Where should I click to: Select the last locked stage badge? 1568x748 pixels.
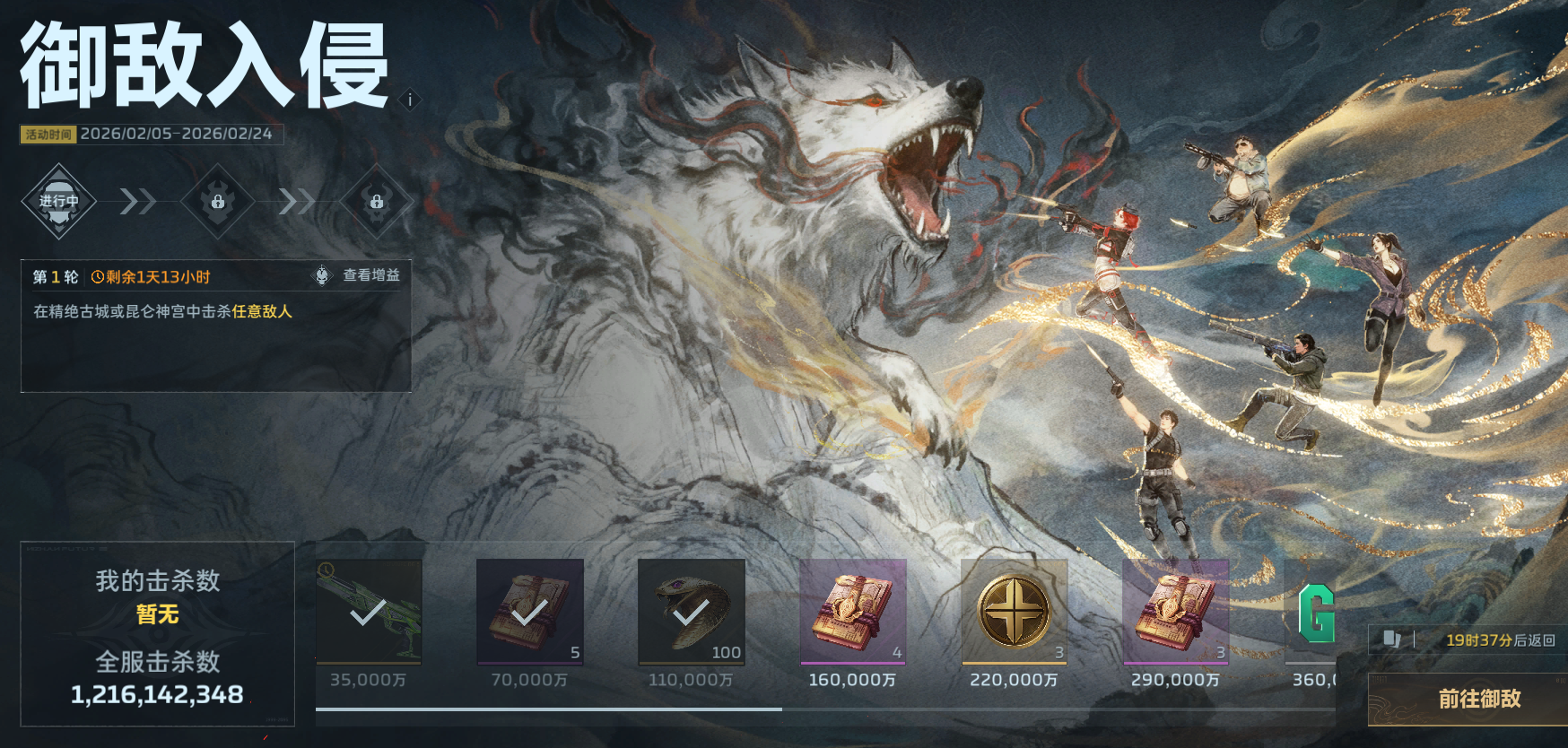click(x=377, y=201)
